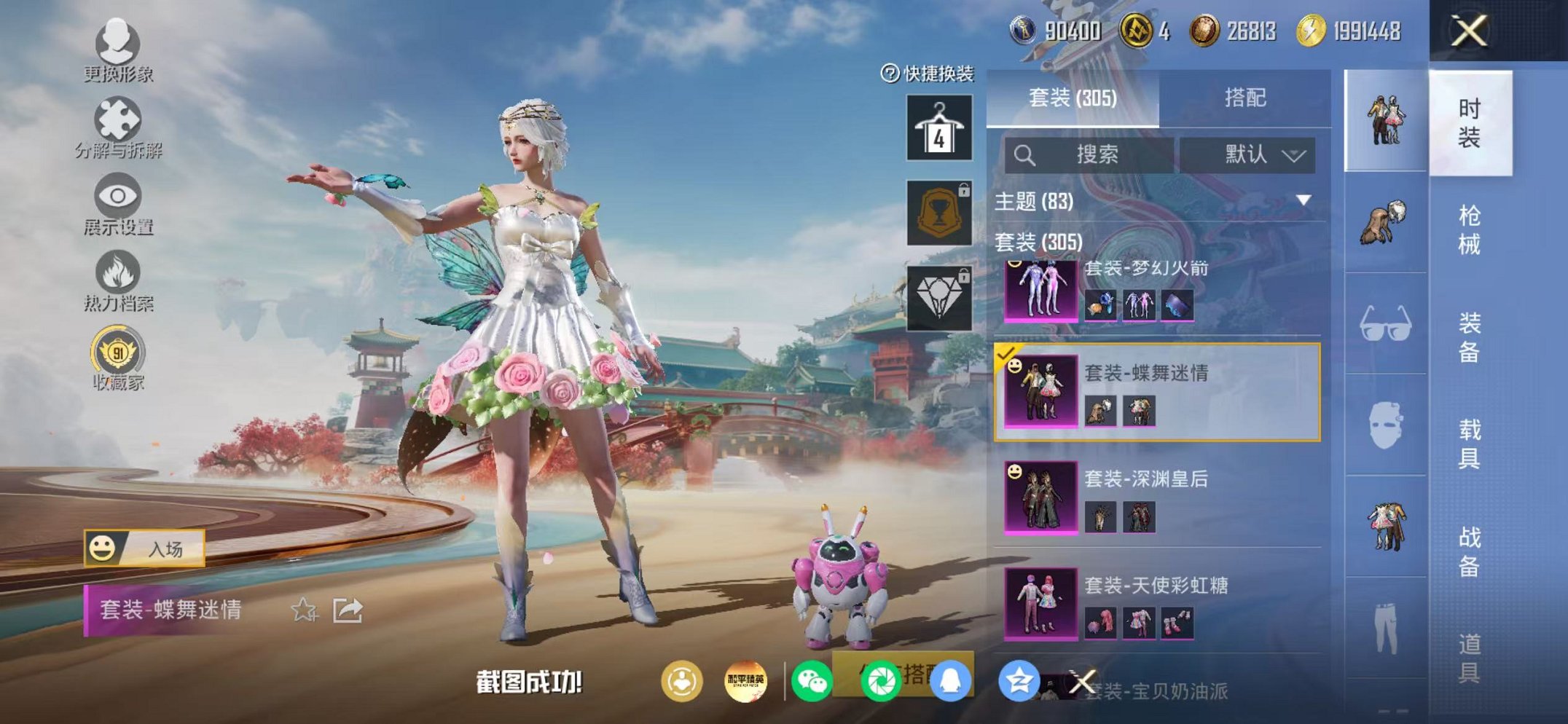Favorite the outfit with the star icon
The image size is (1568, 724).
point(304,610)
